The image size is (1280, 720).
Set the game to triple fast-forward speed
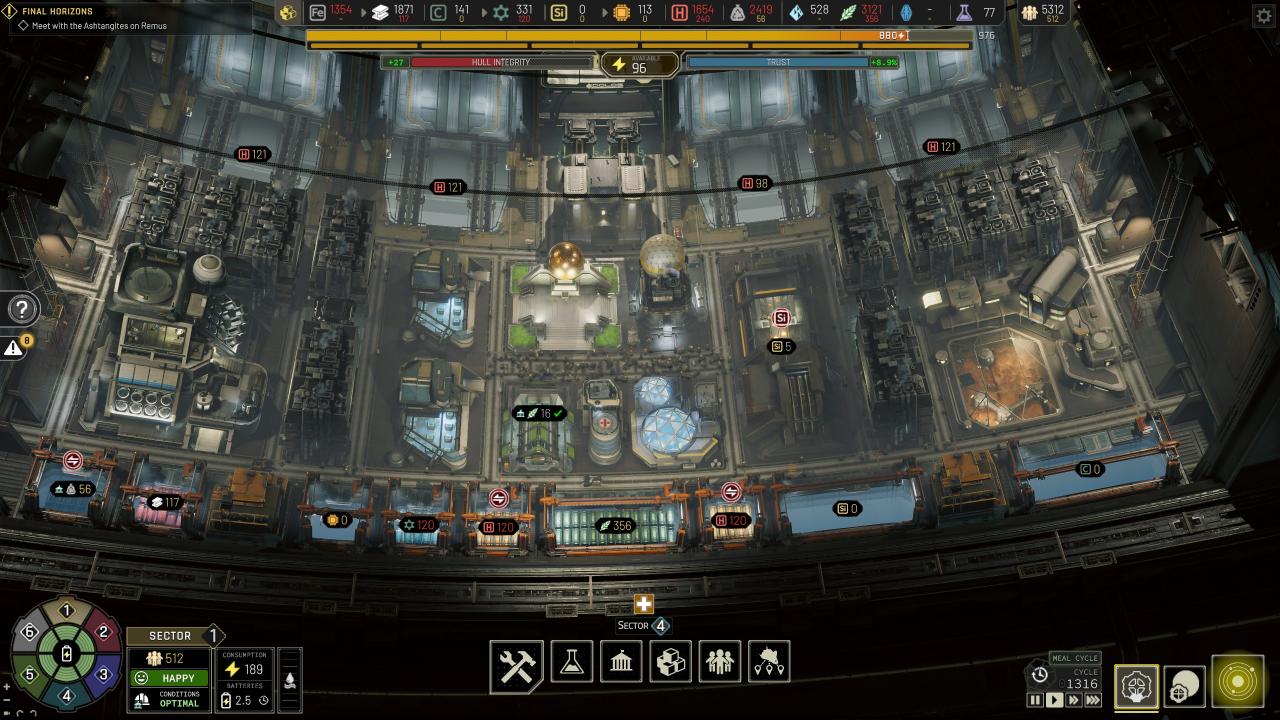tap(1093, 701)
